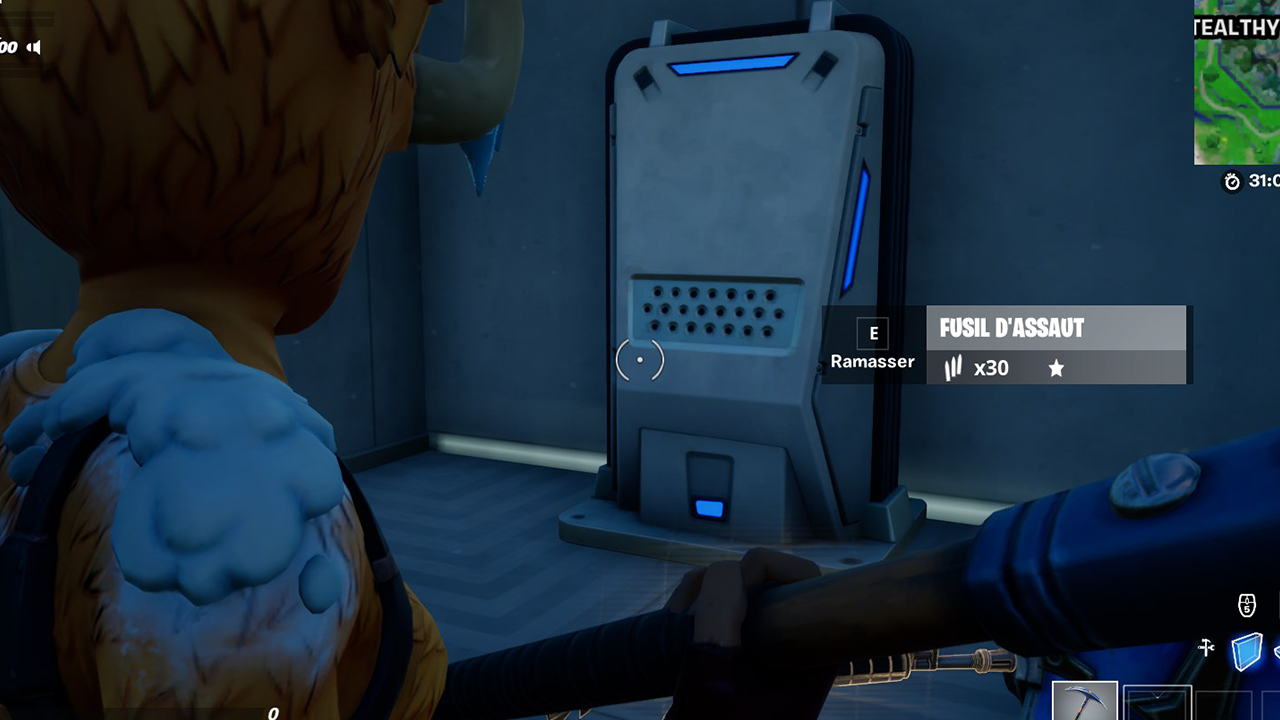
Task: Click the speaker icon near the health display
Action: tap(33, 47)
